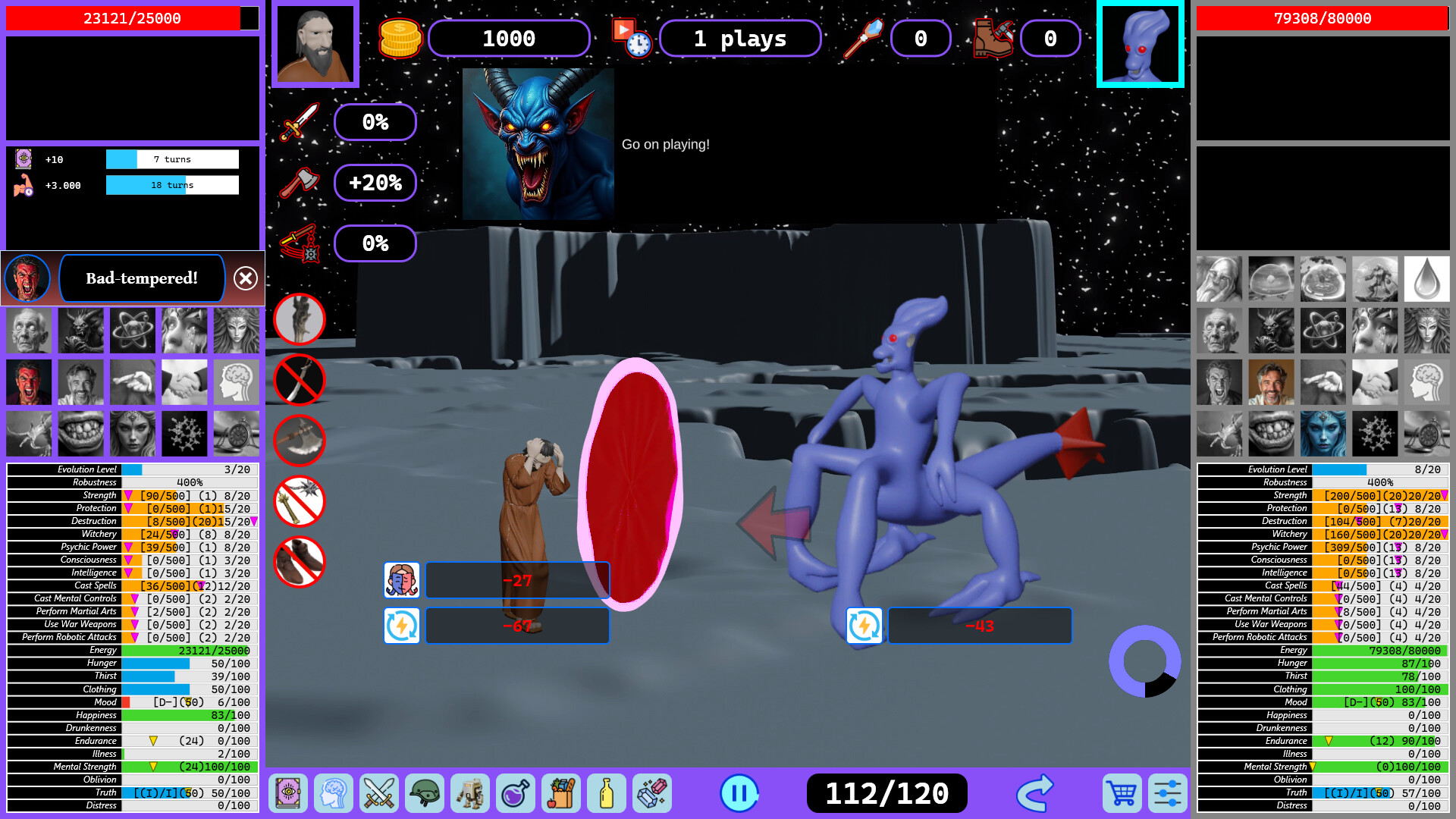Expand the Endurance yellow arrow indicator
This screenshot has height=819, width=1456.
coord(153,741)
